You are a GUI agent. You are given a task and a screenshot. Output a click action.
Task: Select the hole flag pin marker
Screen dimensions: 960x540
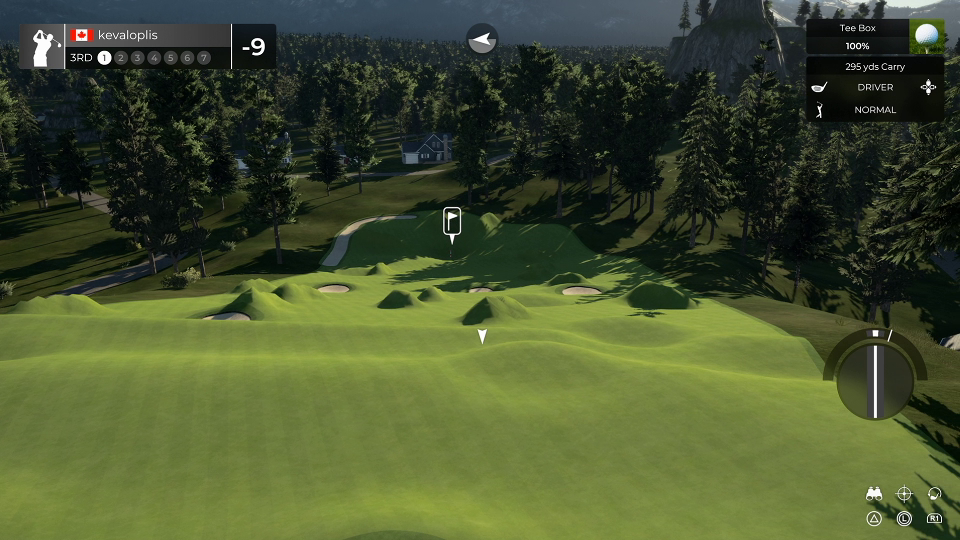point(452,221)
